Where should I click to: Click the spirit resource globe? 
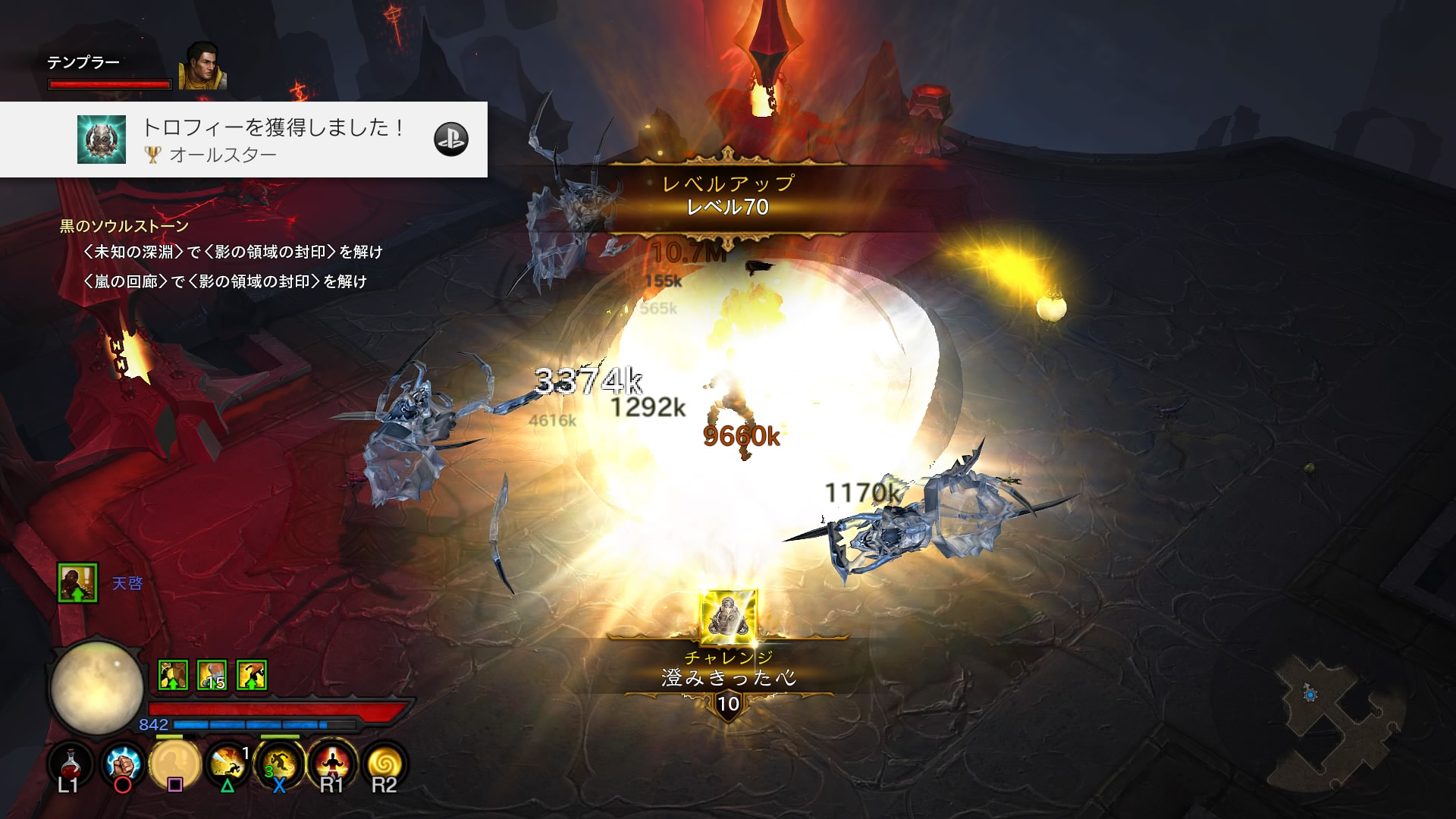click(x=96, y=688)
